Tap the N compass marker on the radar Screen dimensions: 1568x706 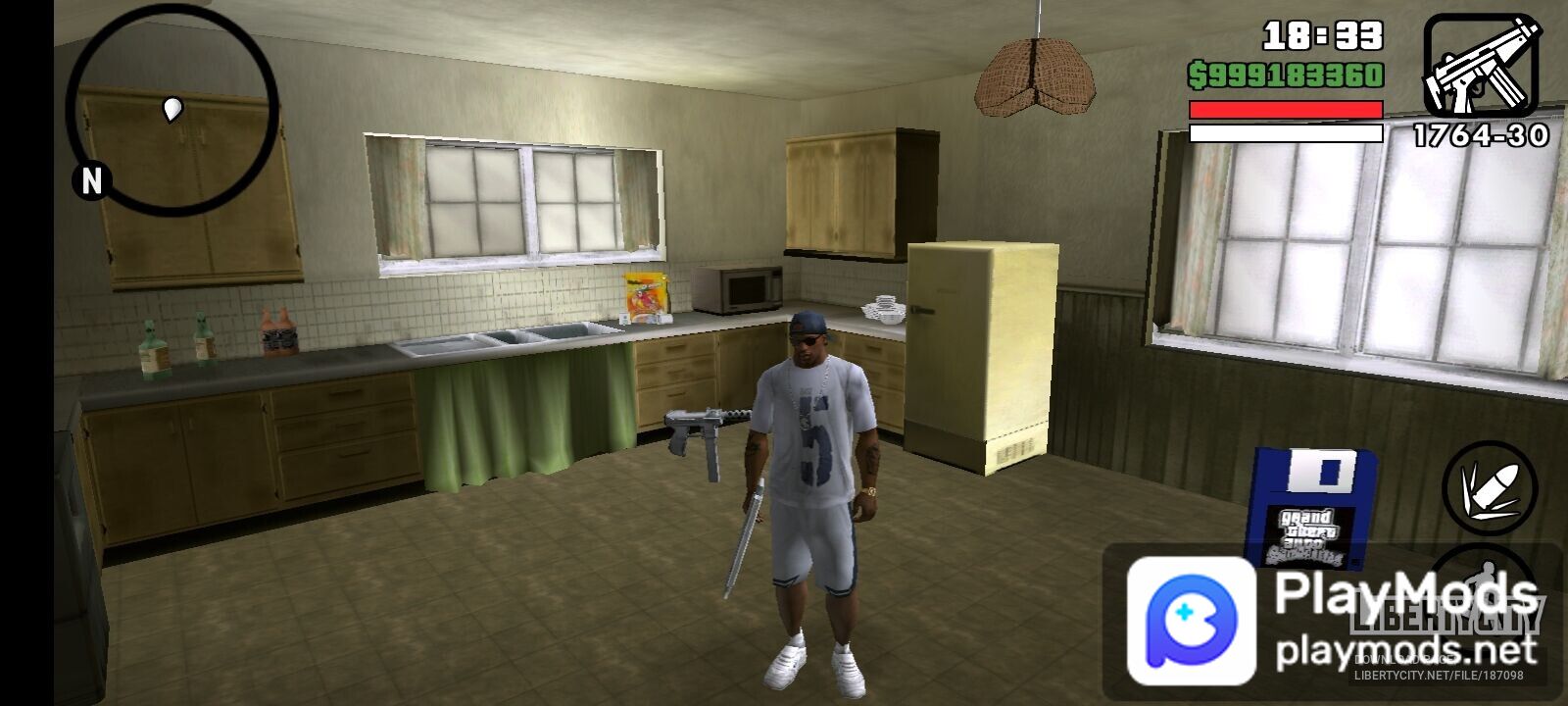pos(92,180)
